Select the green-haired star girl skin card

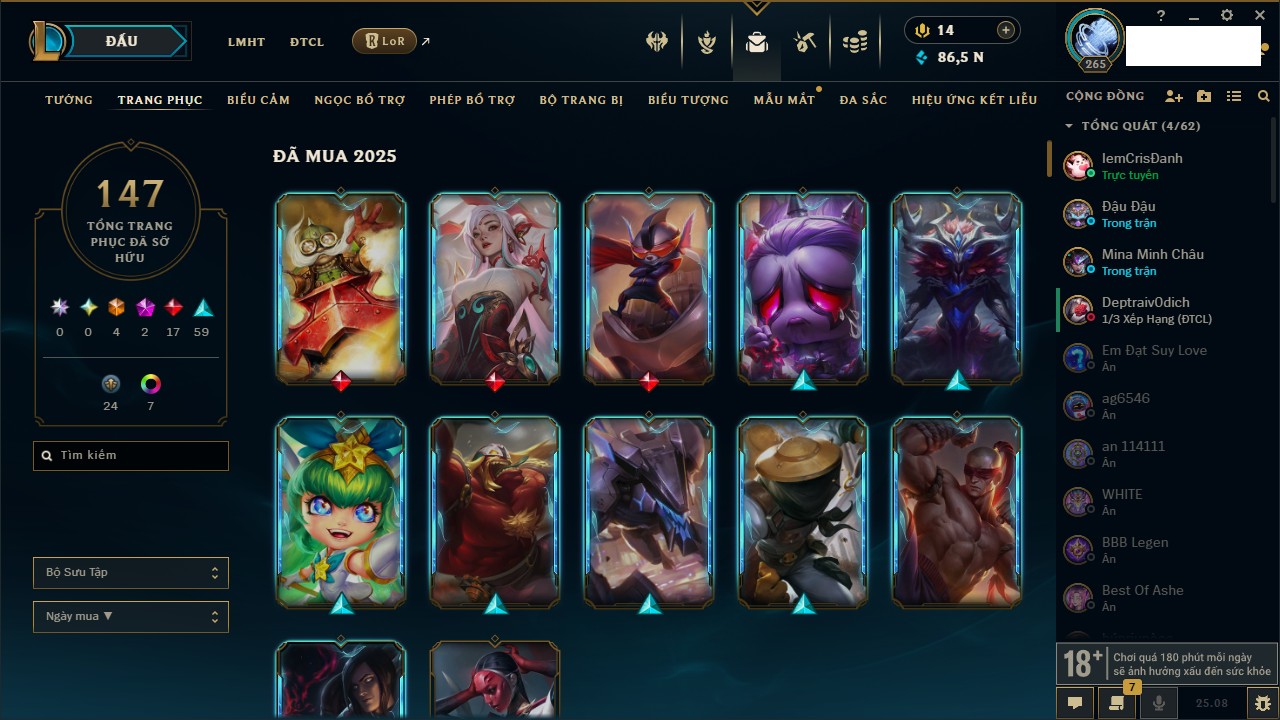[341, 511]
